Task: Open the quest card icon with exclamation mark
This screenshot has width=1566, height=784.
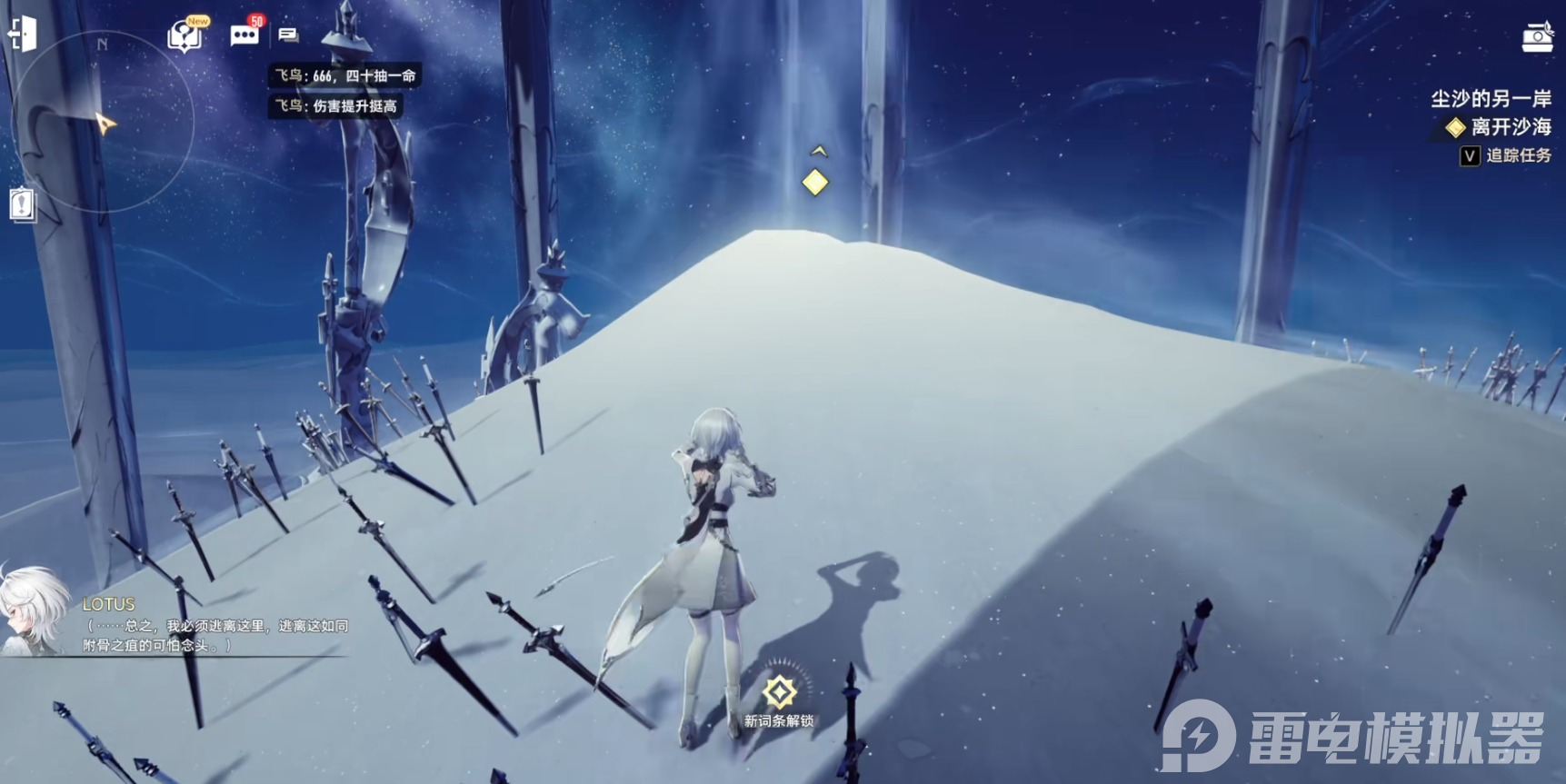Action: point(23,204)
